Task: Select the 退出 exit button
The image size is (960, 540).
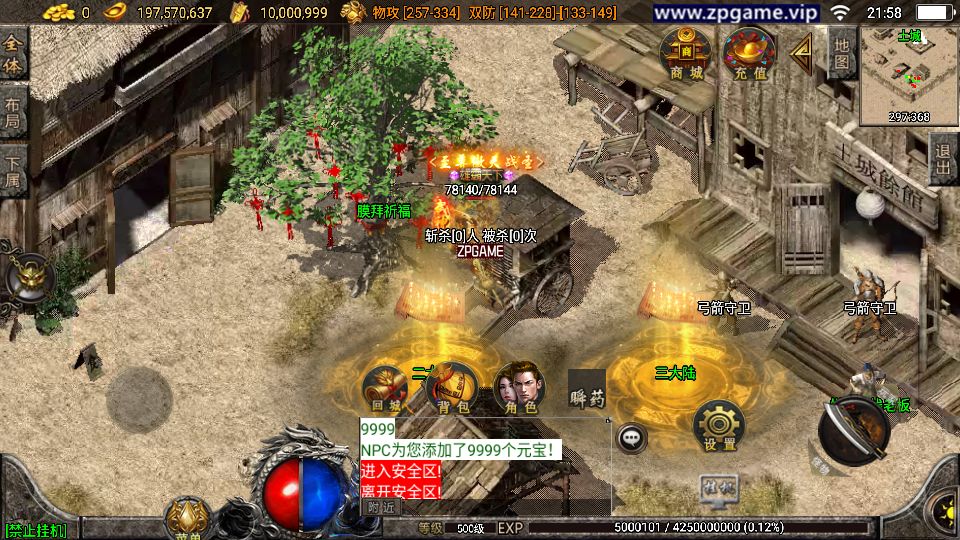Action: point(943,159)
